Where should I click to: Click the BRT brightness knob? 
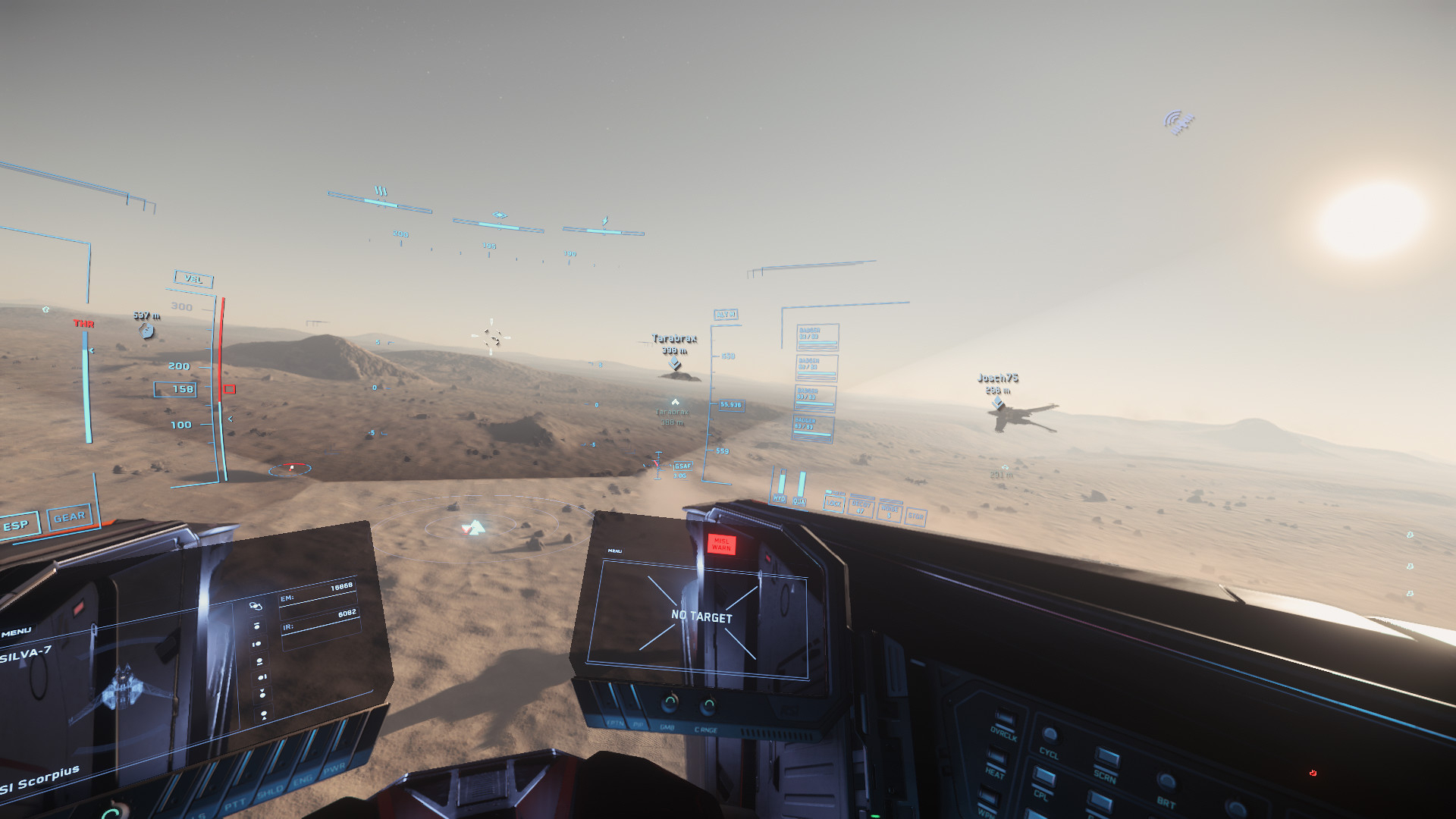1166,783
